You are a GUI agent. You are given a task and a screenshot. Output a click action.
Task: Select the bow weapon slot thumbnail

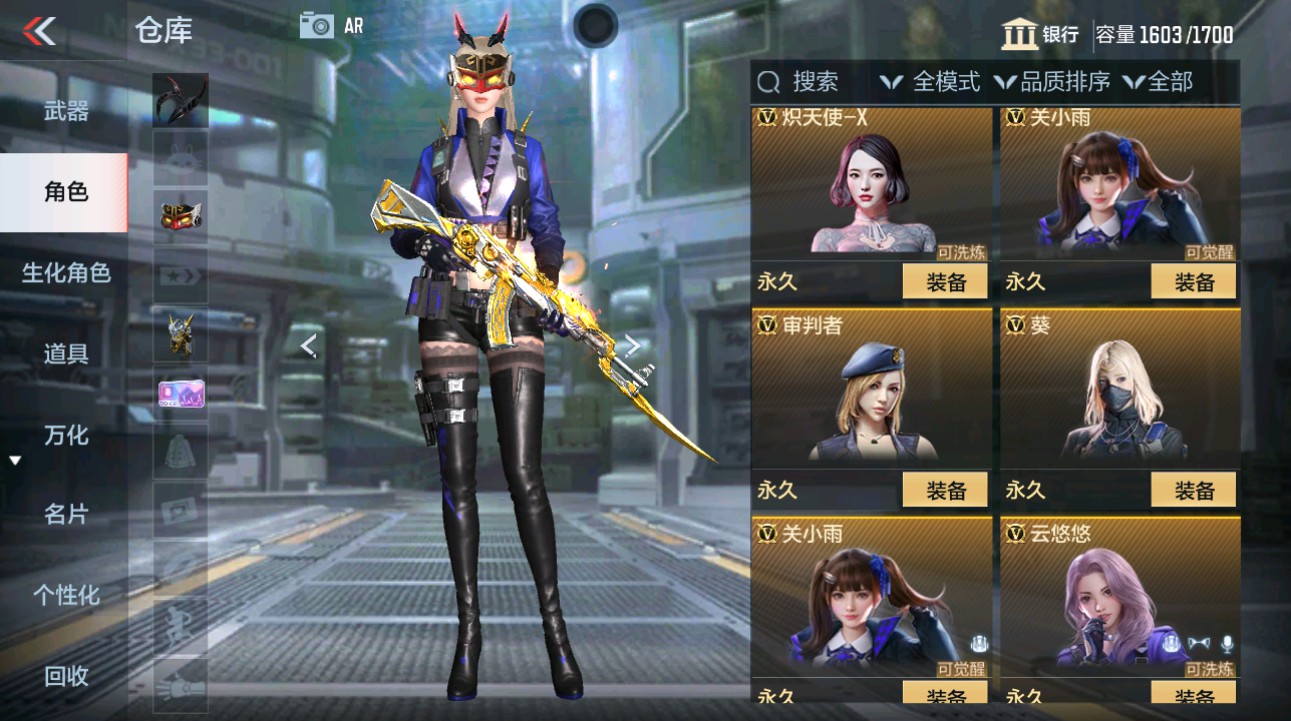180,100
